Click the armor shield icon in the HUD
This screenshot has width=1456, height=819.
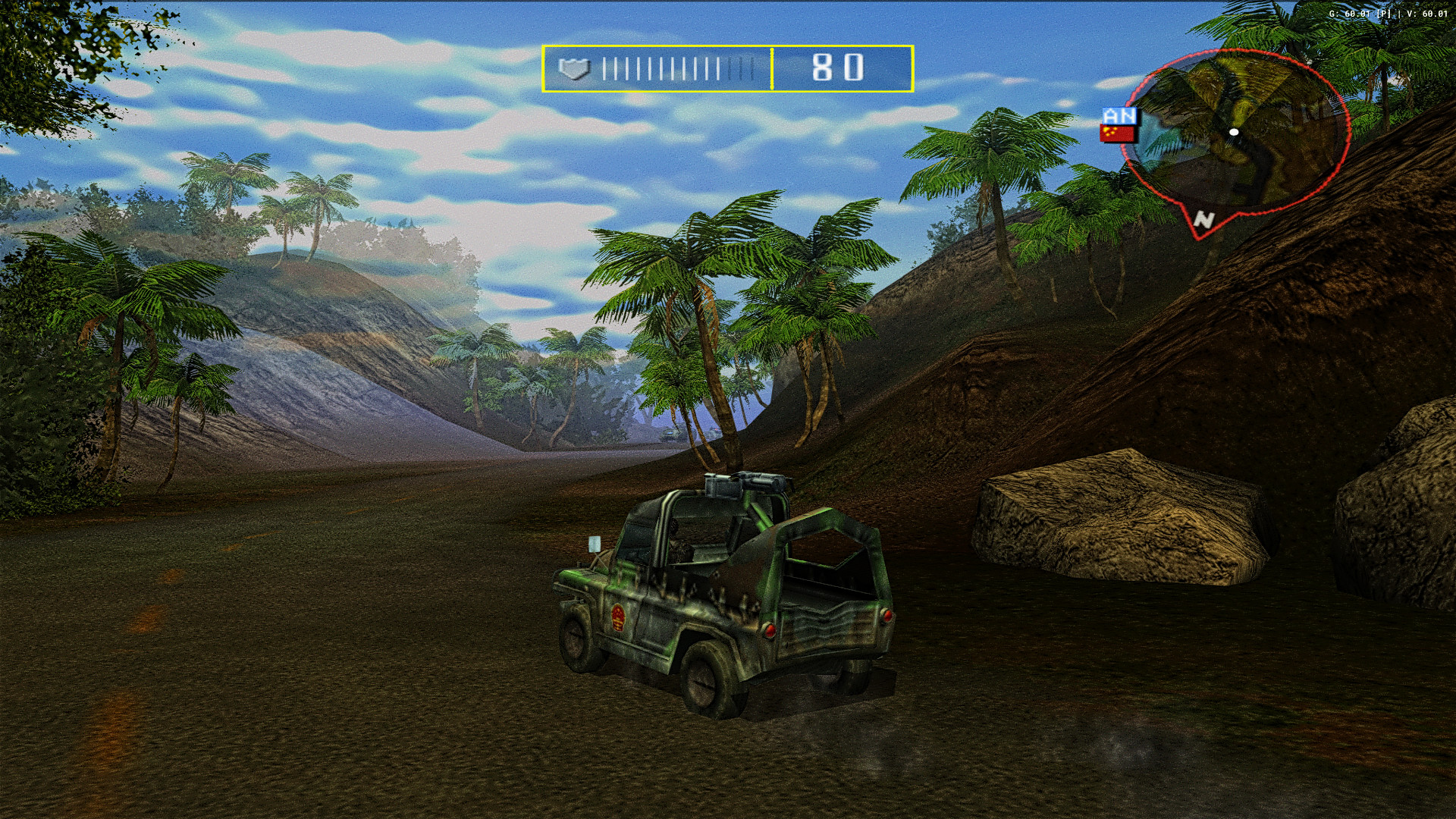click(576, 69)
